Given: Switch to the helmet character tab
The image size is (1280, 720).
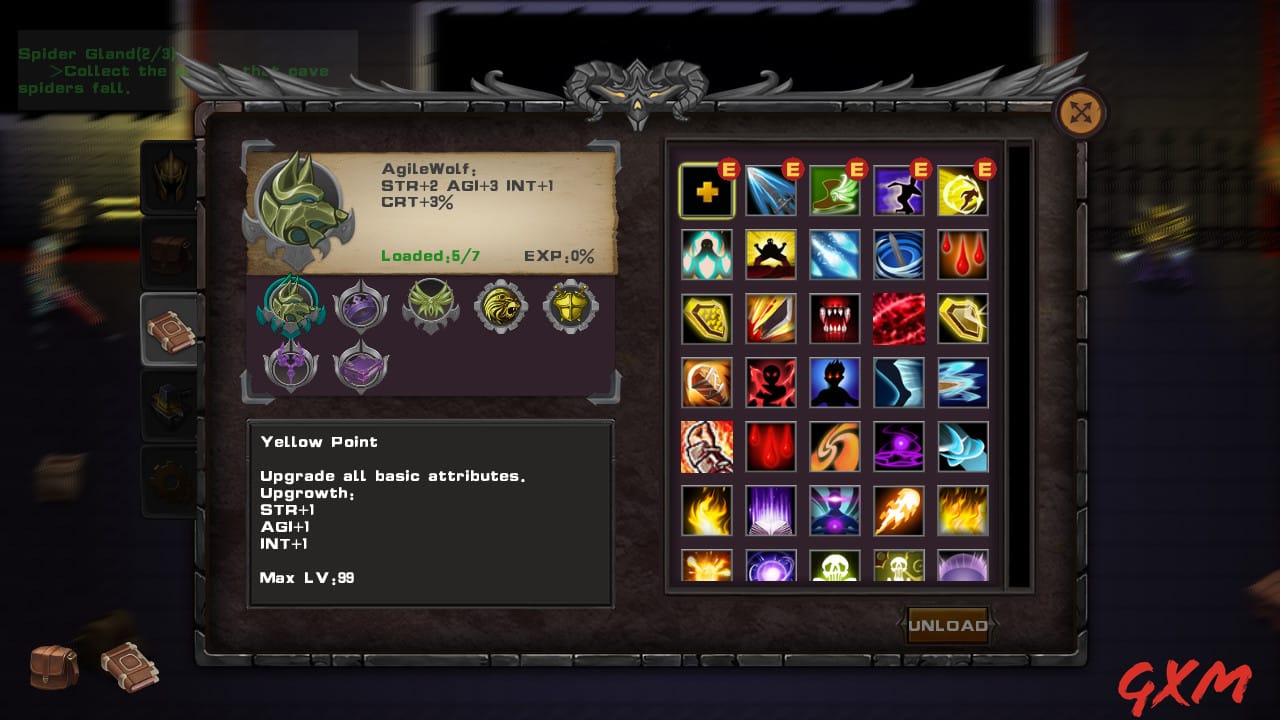Looking at the screenshot, I should pos(168,176).
